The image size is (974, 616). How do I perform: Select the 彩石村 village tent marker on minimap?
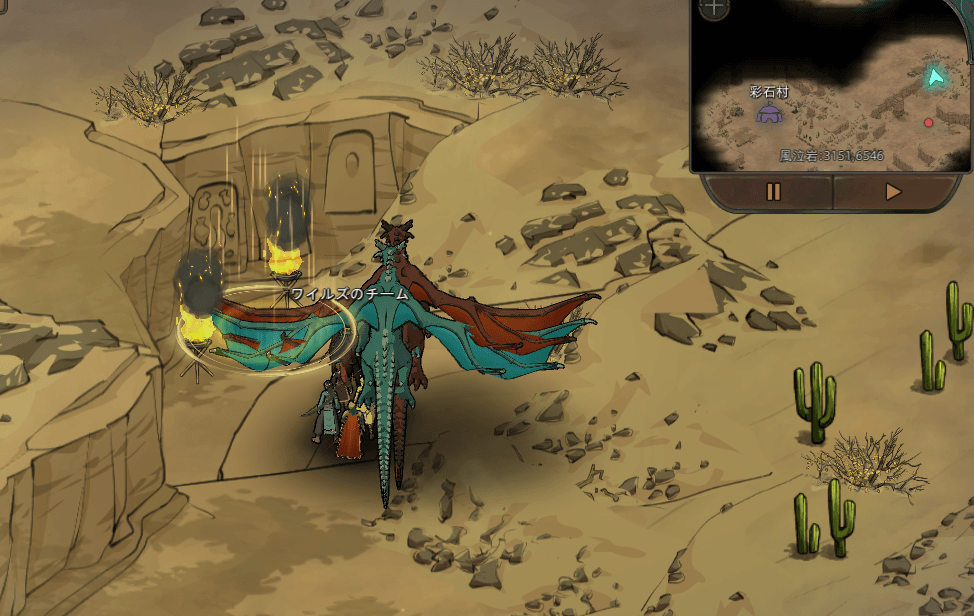(x=769, y=113)
